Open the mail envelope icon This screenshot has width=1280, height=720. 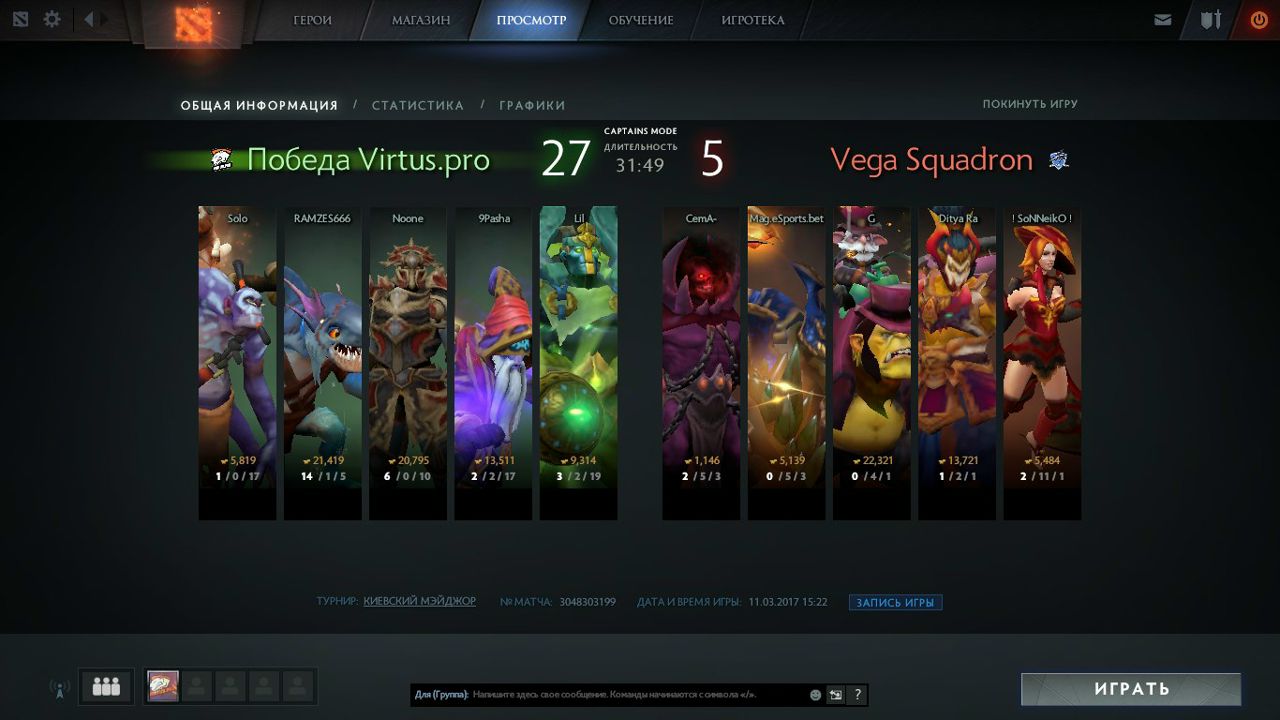point(1162,20)
